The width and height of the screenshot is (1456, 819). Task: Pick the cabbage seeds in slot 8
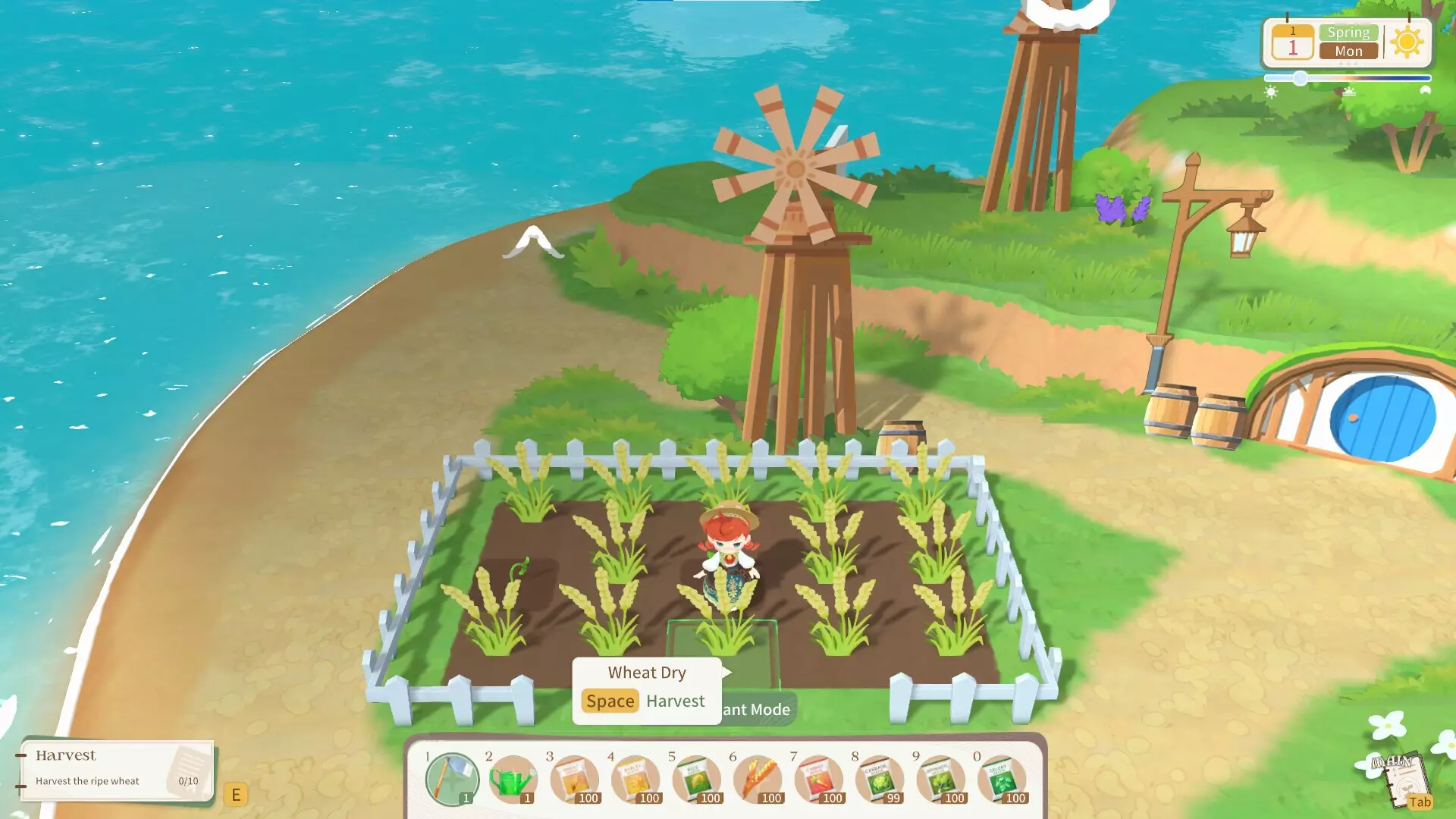point(881,780)
